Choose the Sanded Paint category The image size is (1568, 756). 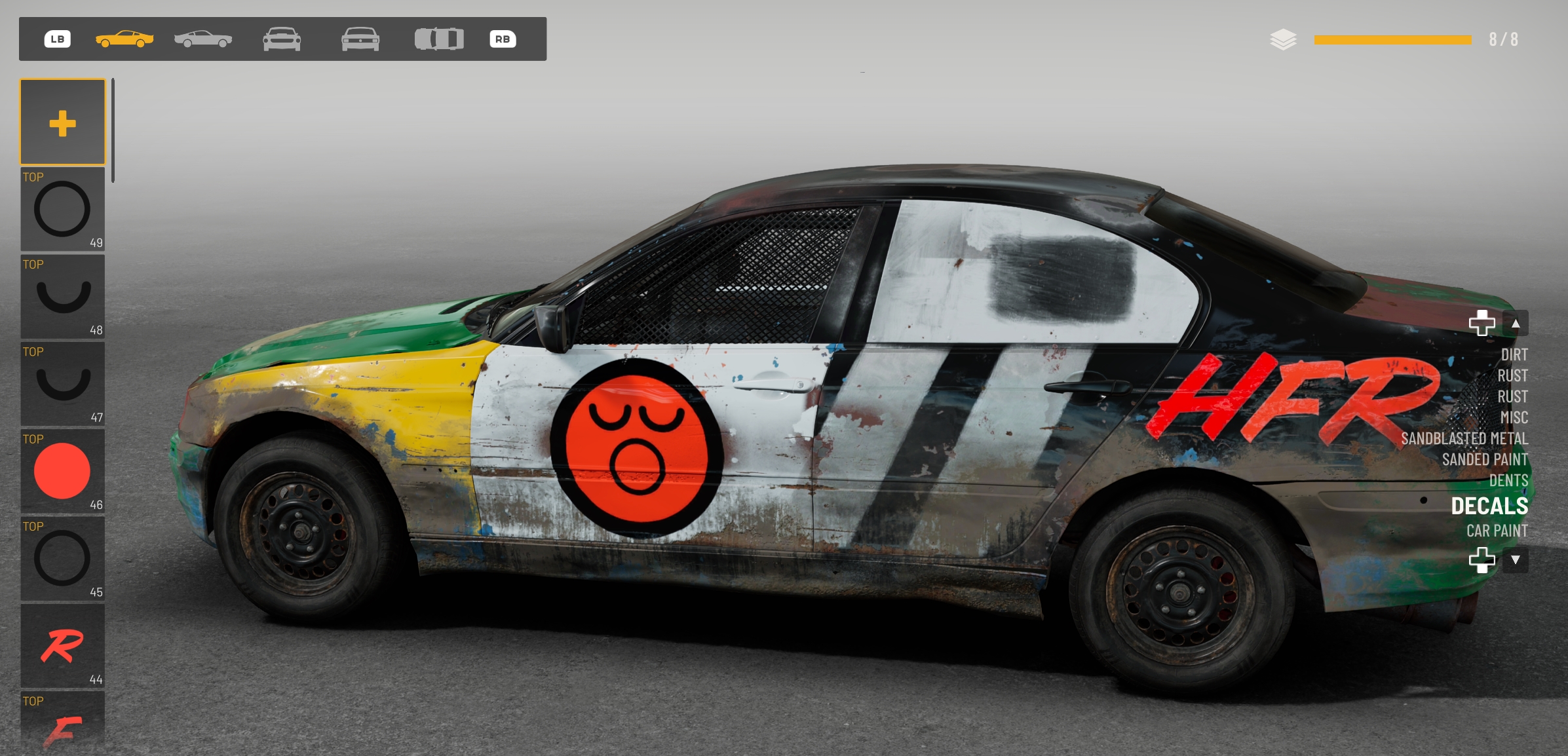[x=1484, y=459]
